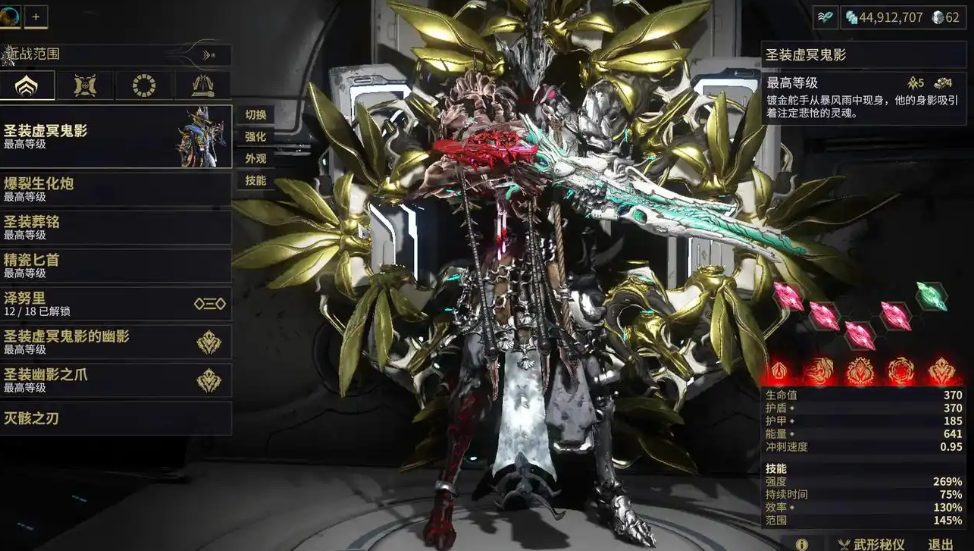Select the 灭骸之刃 slot
The image size is (974, 551).
tap(115, 418)
